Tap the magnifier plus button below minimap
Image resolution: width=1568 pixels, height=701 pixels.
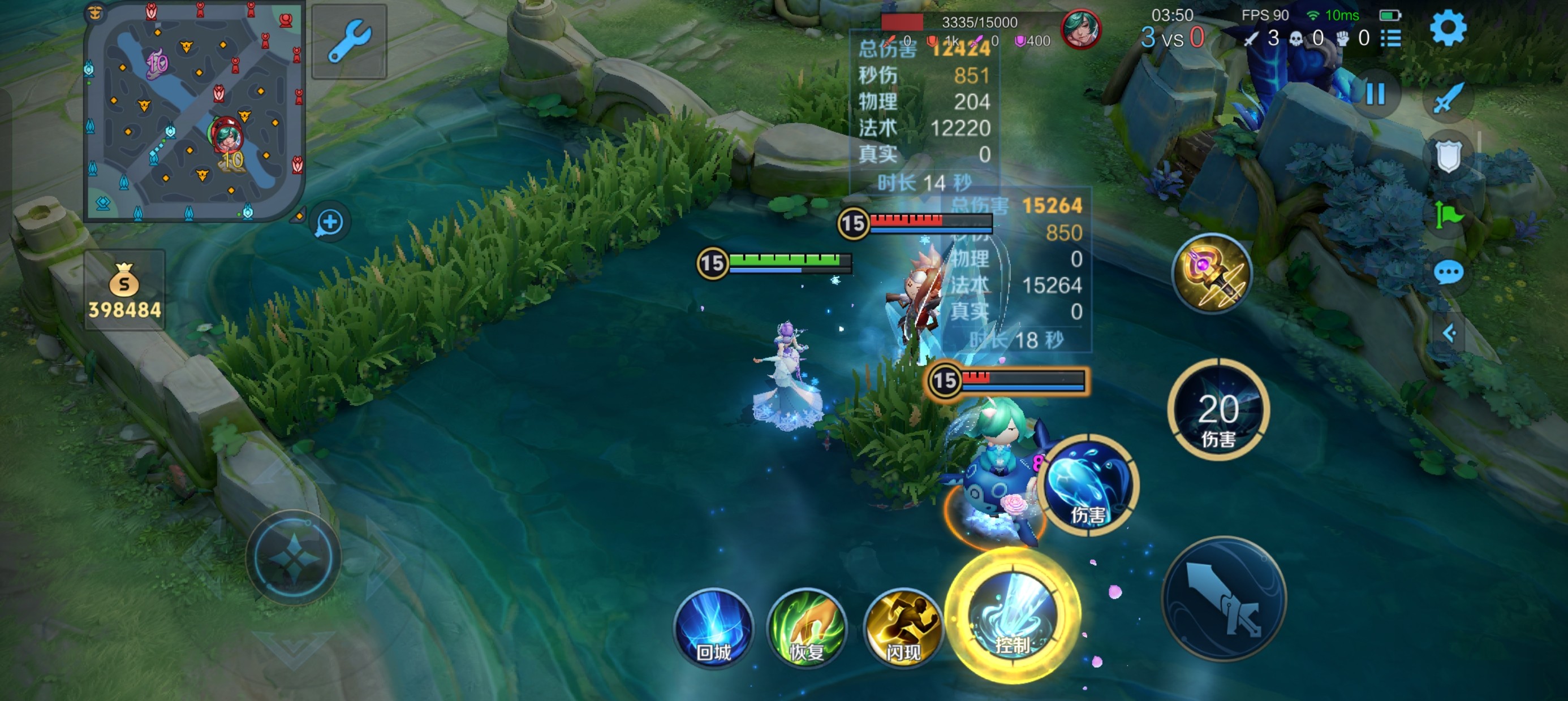(x=329, y=222)
